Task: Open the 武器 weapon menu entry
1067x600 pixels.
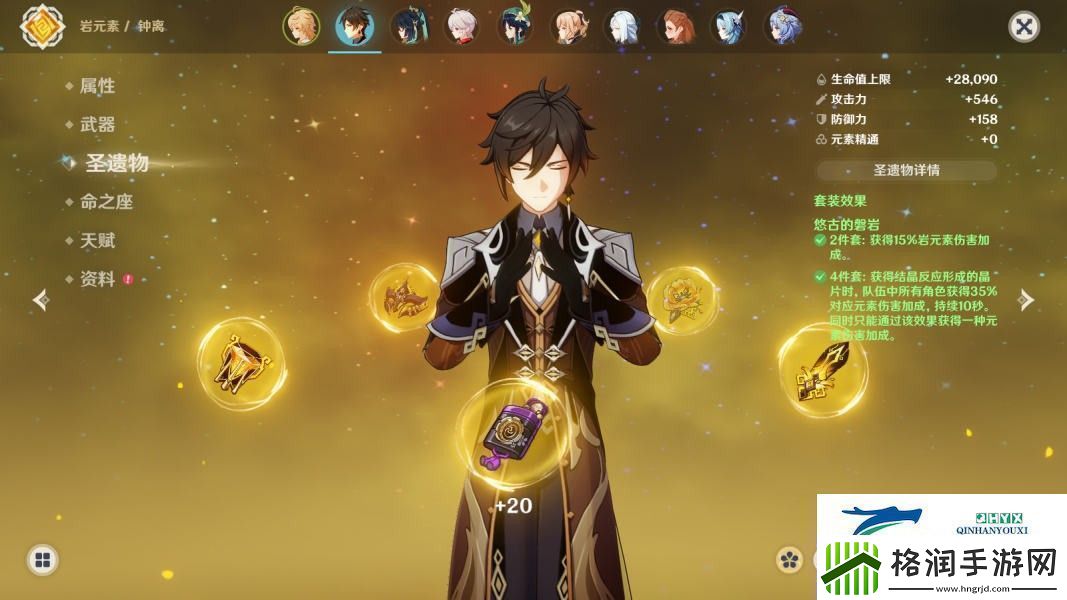Action: click(x=97, y=125)
